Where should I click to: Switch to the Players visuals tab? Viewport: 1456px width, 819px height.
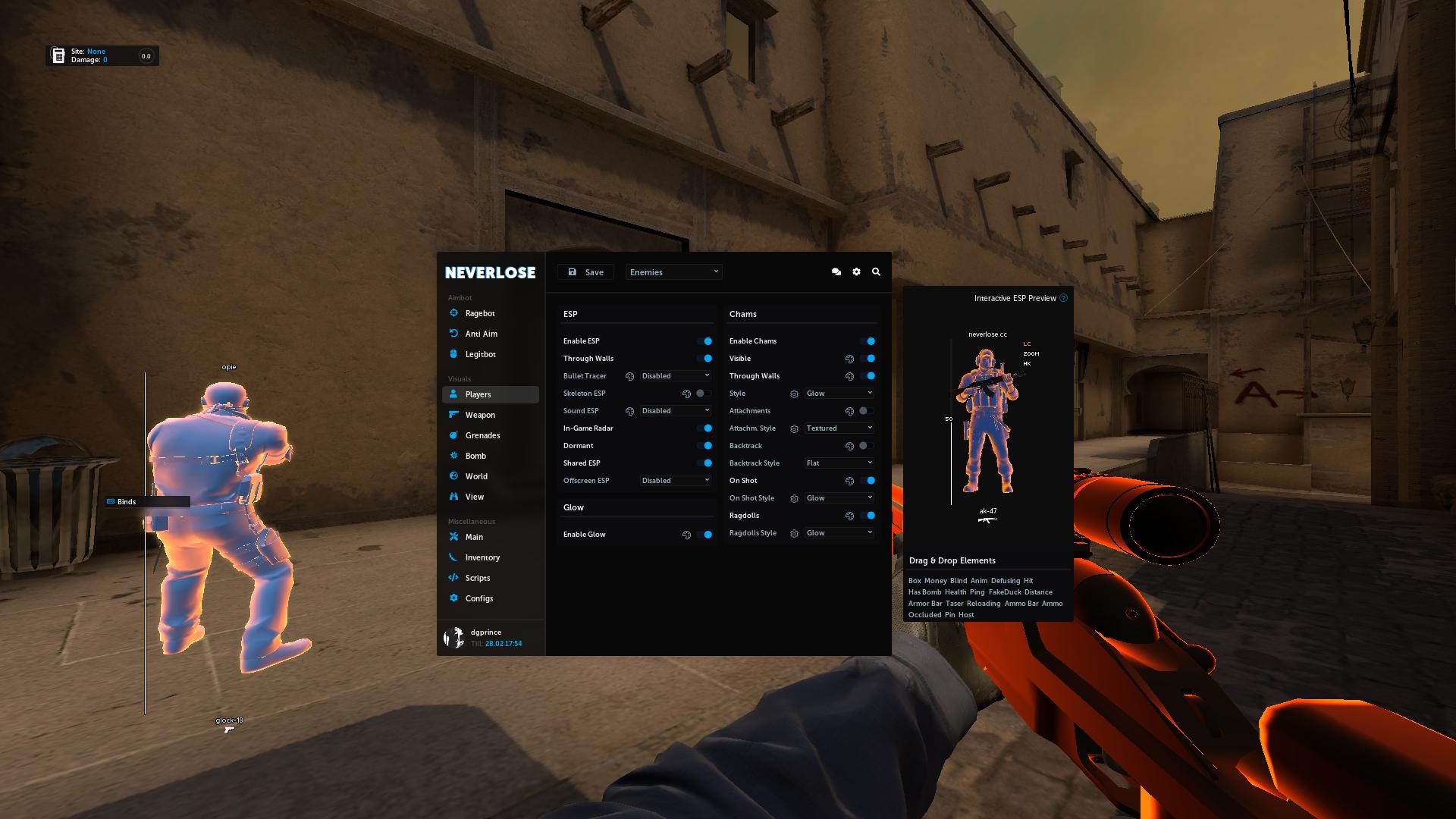[477, 394]
